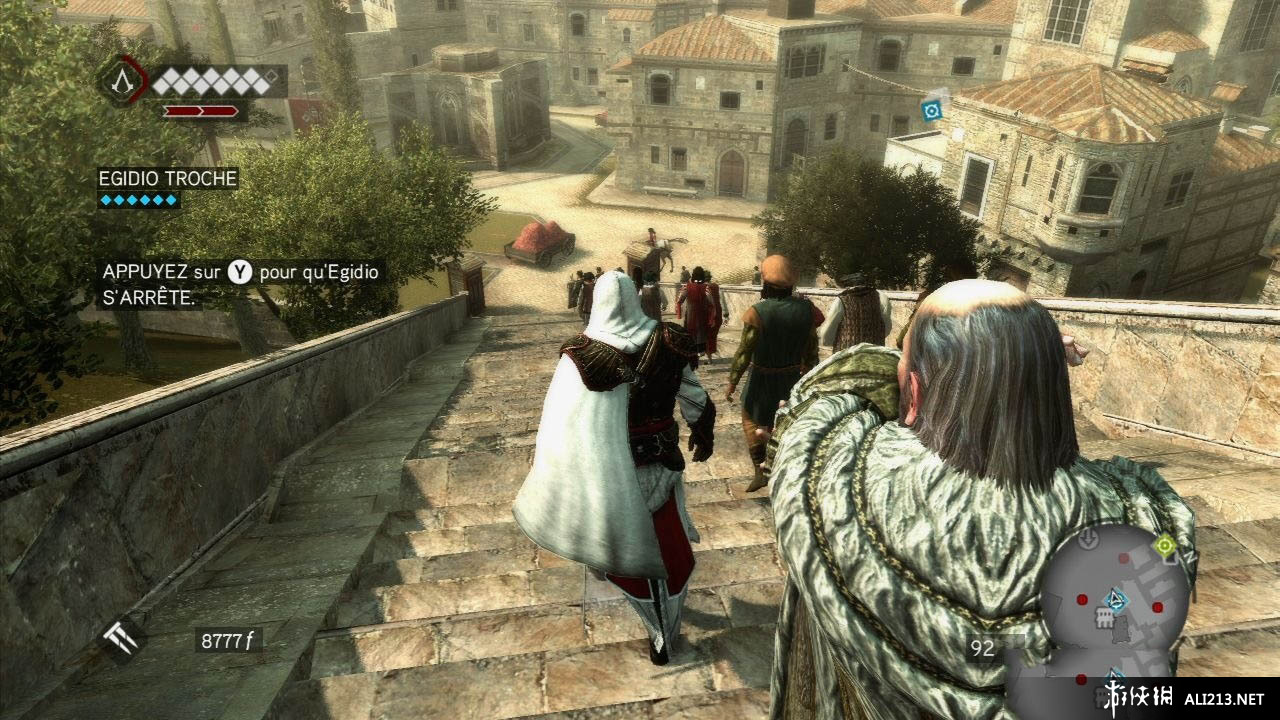Click the circular minimap
This screenshot has width=1280, height=720.
coord(1111,606)
